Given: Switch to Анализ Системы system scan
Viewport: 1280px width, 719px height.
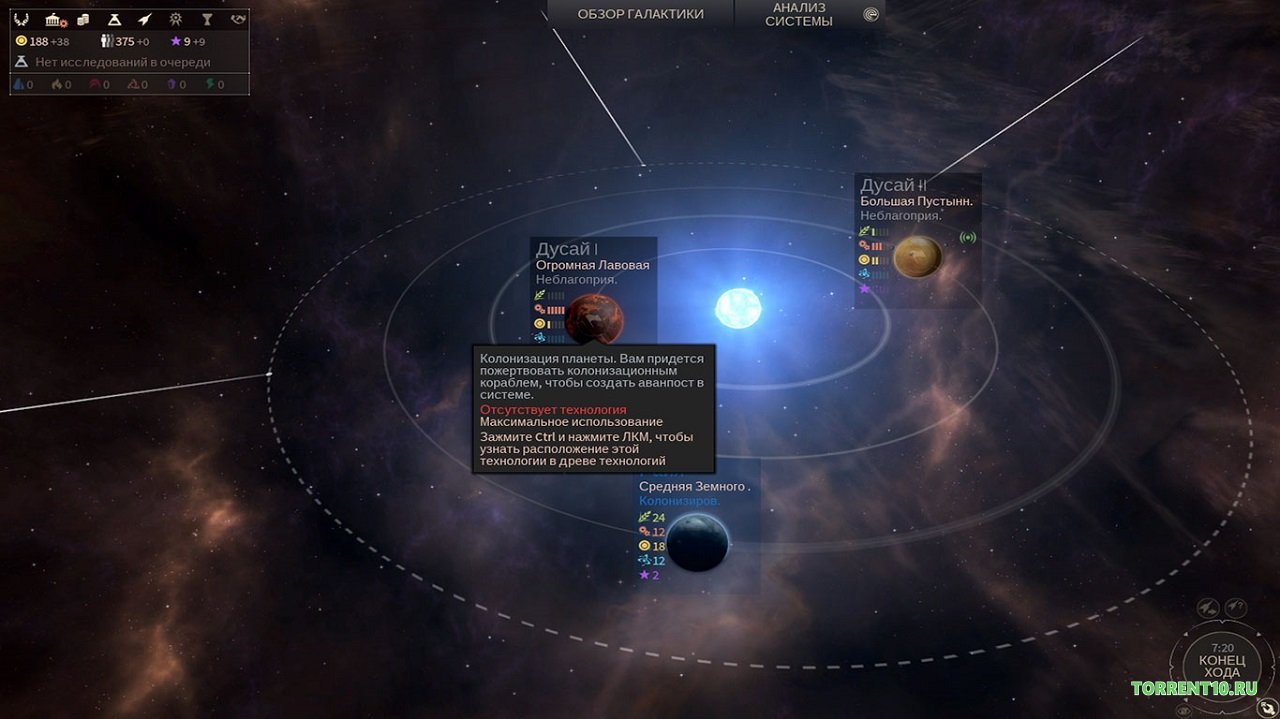Looking at the screenshot, I should pyautogui.click(x=799, y=14).
